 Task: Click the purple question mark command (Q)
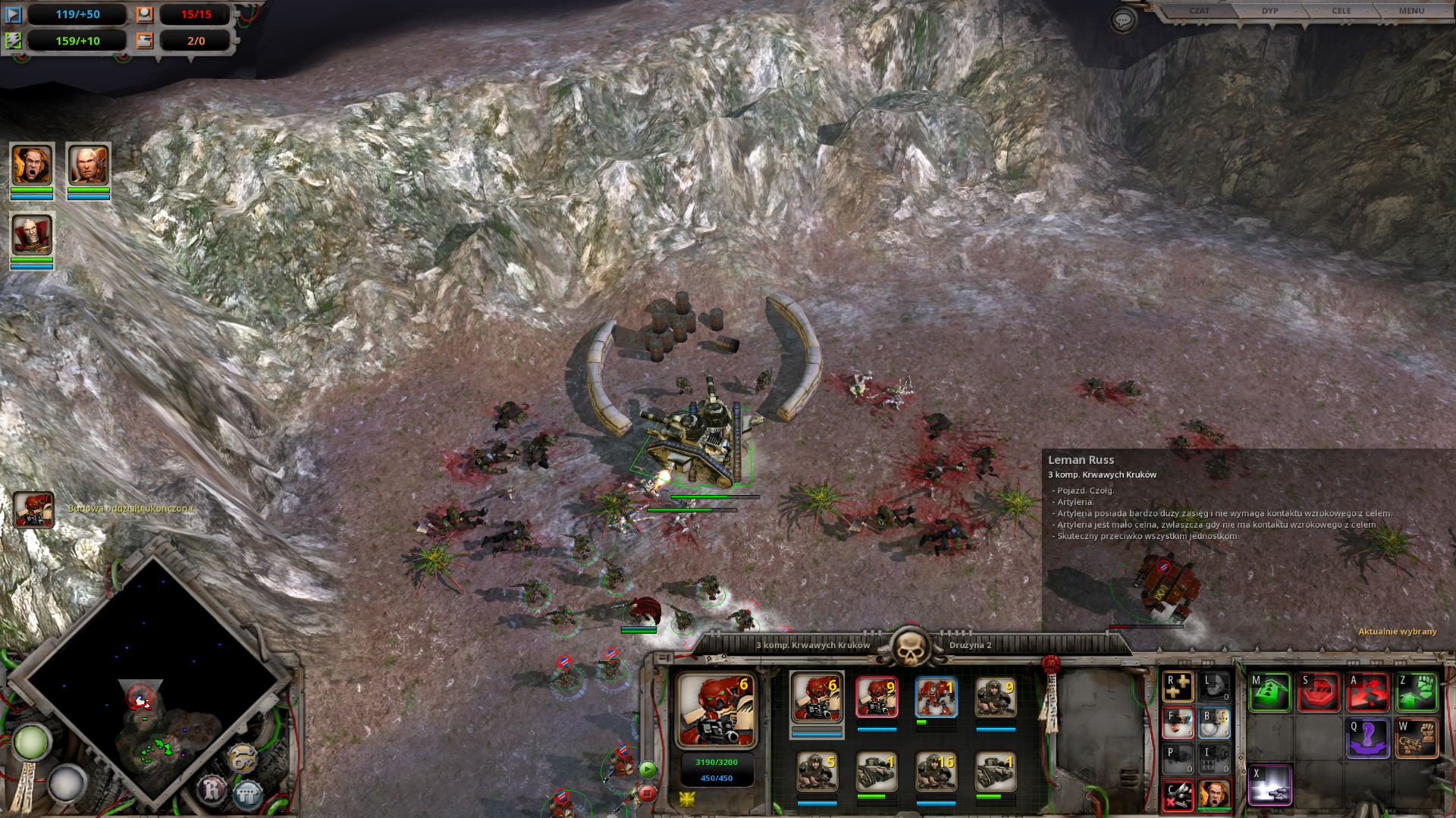[x=1367, y=738]
